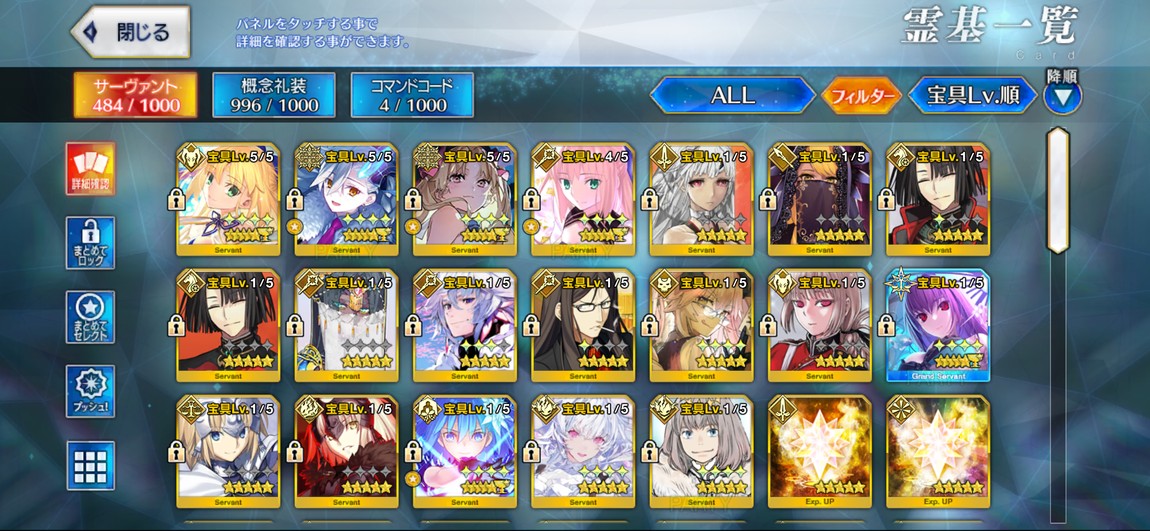Switch to the サーヴァント tab
Viewport: 1150px width, 531px height.
(x=121, y=95)
